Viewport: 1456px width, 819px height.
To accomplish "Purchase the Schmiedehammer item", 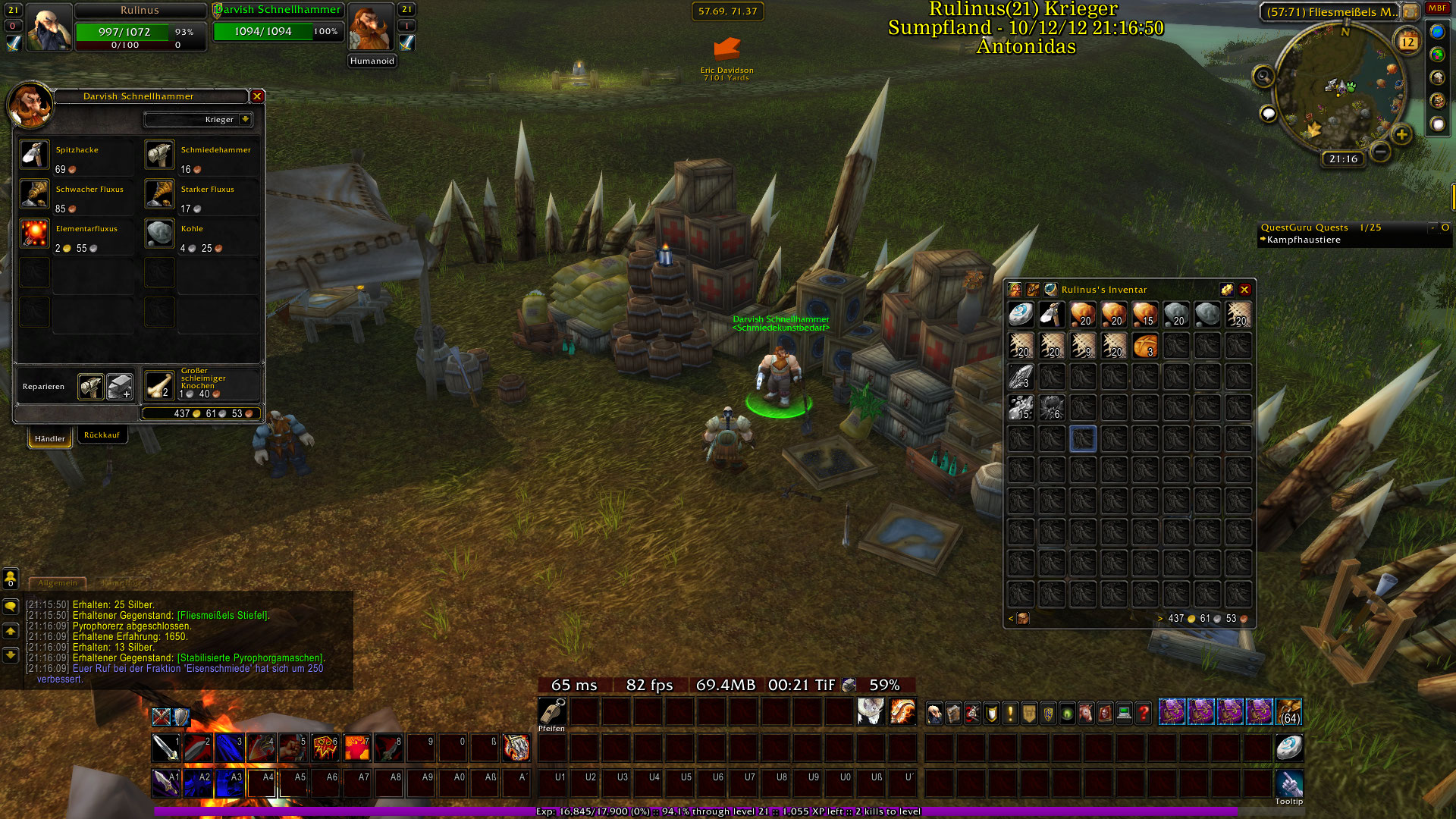I will [x=160, y=155].
